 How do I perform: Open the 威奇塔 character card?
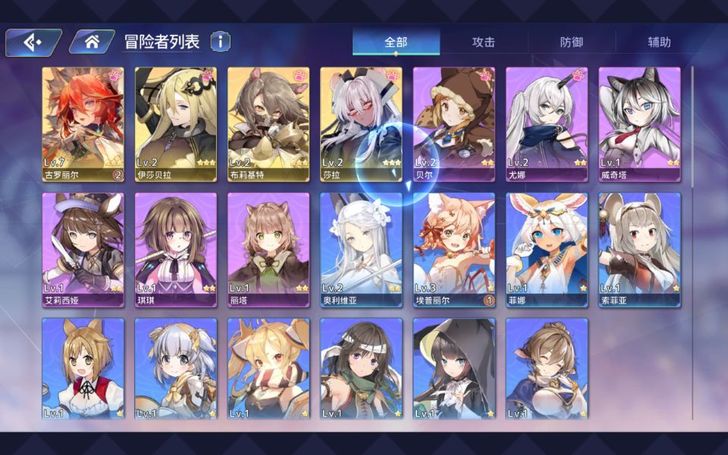point(639,122)
